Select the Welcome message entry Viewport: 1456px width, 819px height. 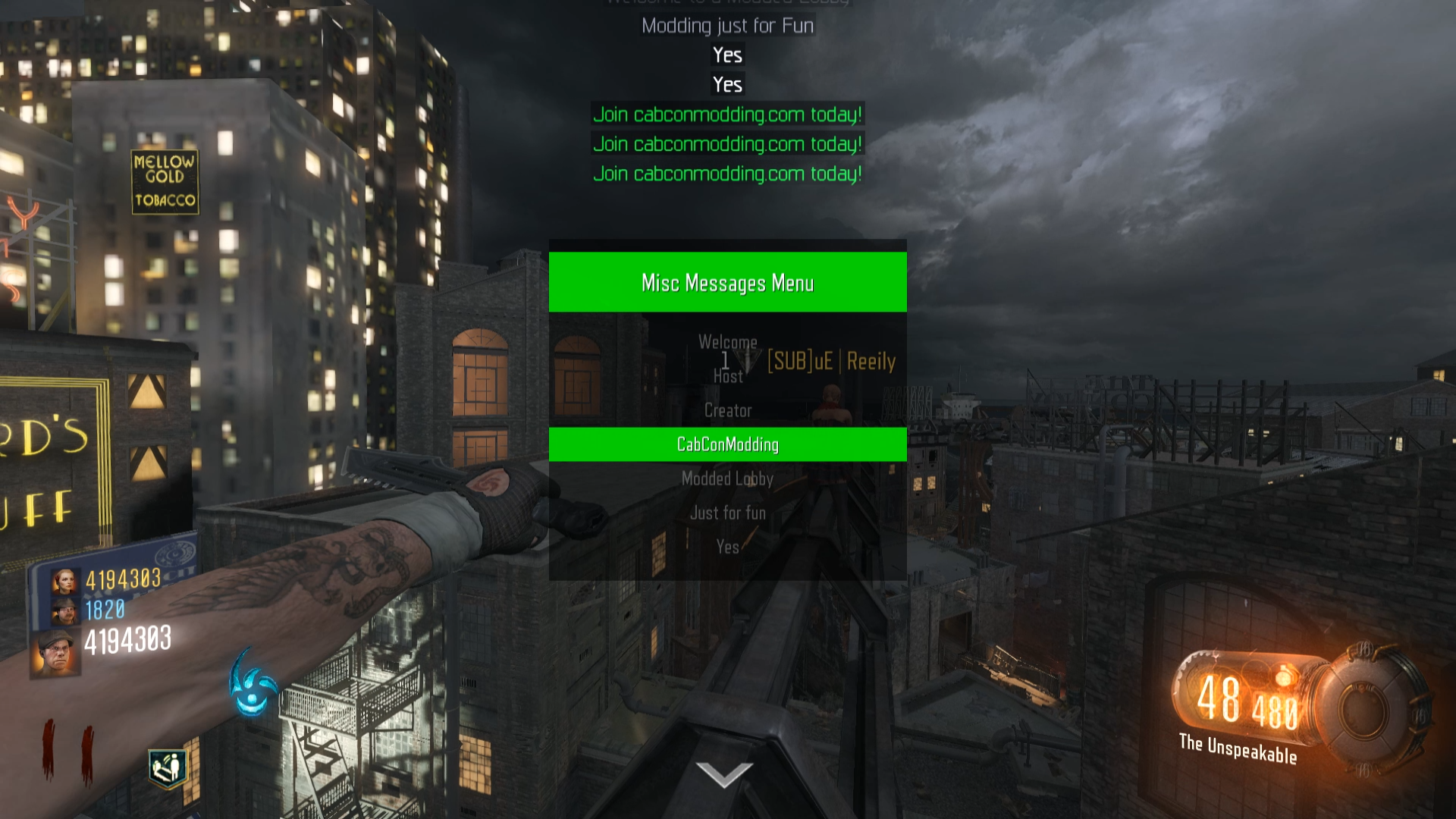[727, 342]
